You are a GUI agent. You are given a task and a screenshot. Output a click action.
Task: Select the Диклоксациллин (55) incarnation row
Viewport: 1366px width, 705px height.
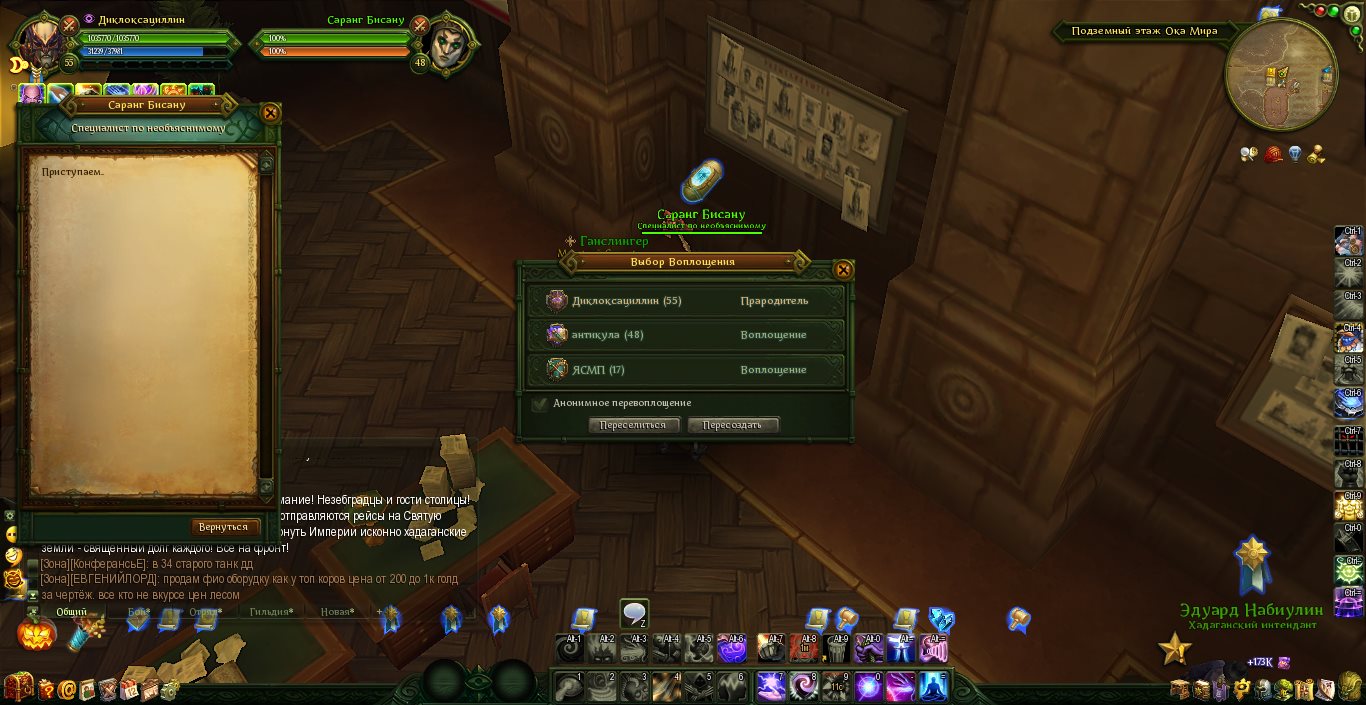click(685, 301)
